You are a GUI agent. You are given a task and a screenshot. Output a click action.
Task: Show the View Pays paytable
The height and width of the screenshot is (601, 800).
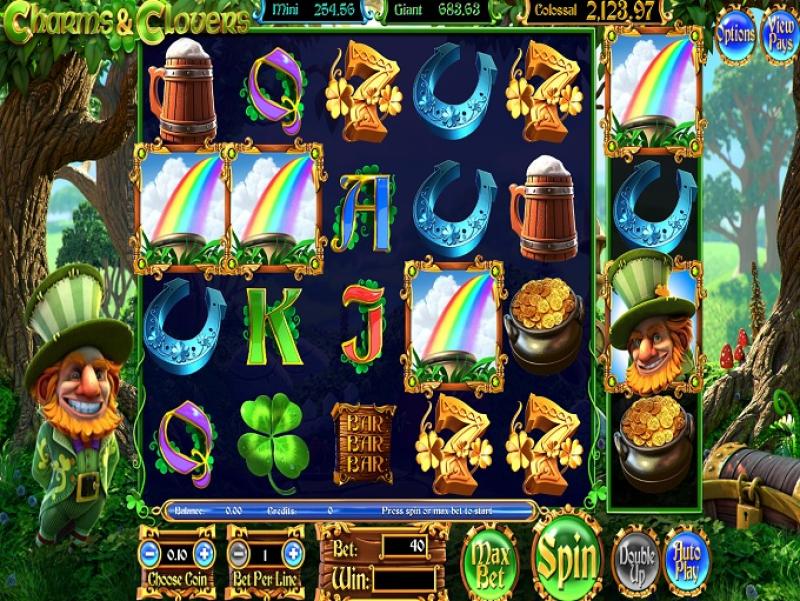coord(779,33)
